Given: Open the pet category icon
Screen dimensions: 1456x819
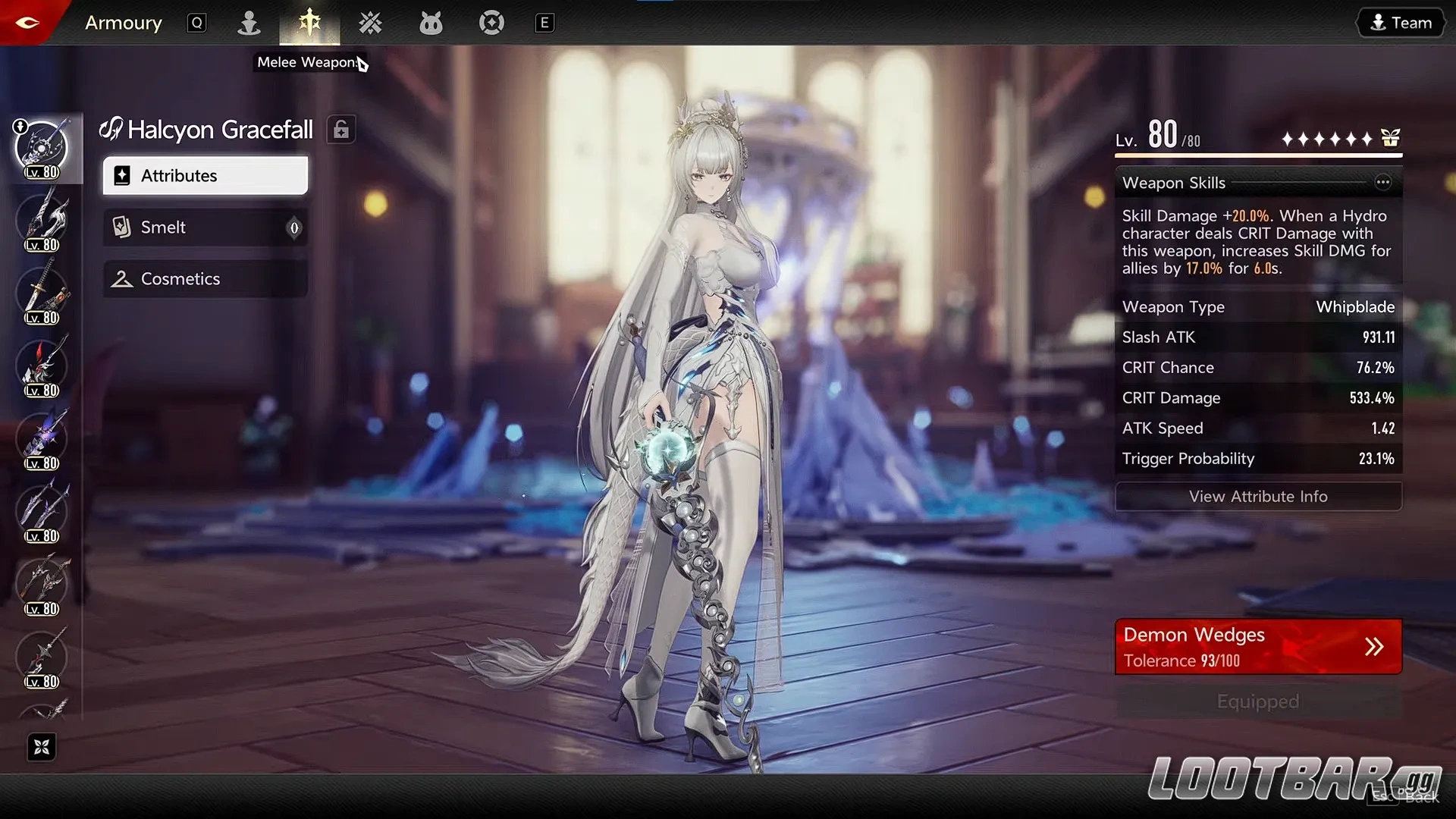Looking at the screenshot, I should click(431, 23).
